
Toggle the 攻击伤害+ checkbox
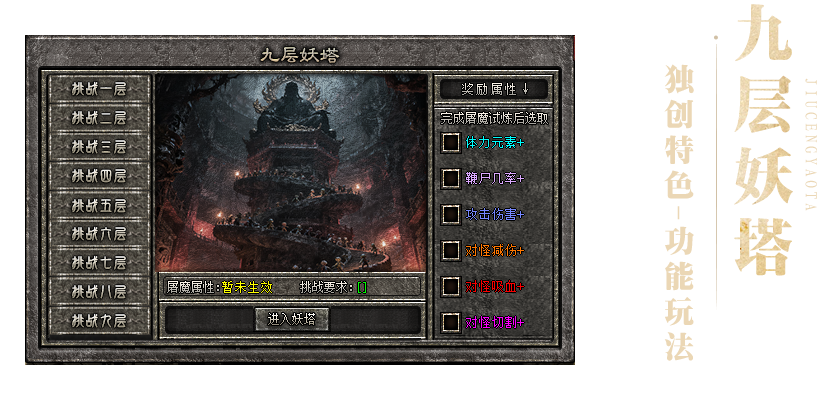point(452,214)
